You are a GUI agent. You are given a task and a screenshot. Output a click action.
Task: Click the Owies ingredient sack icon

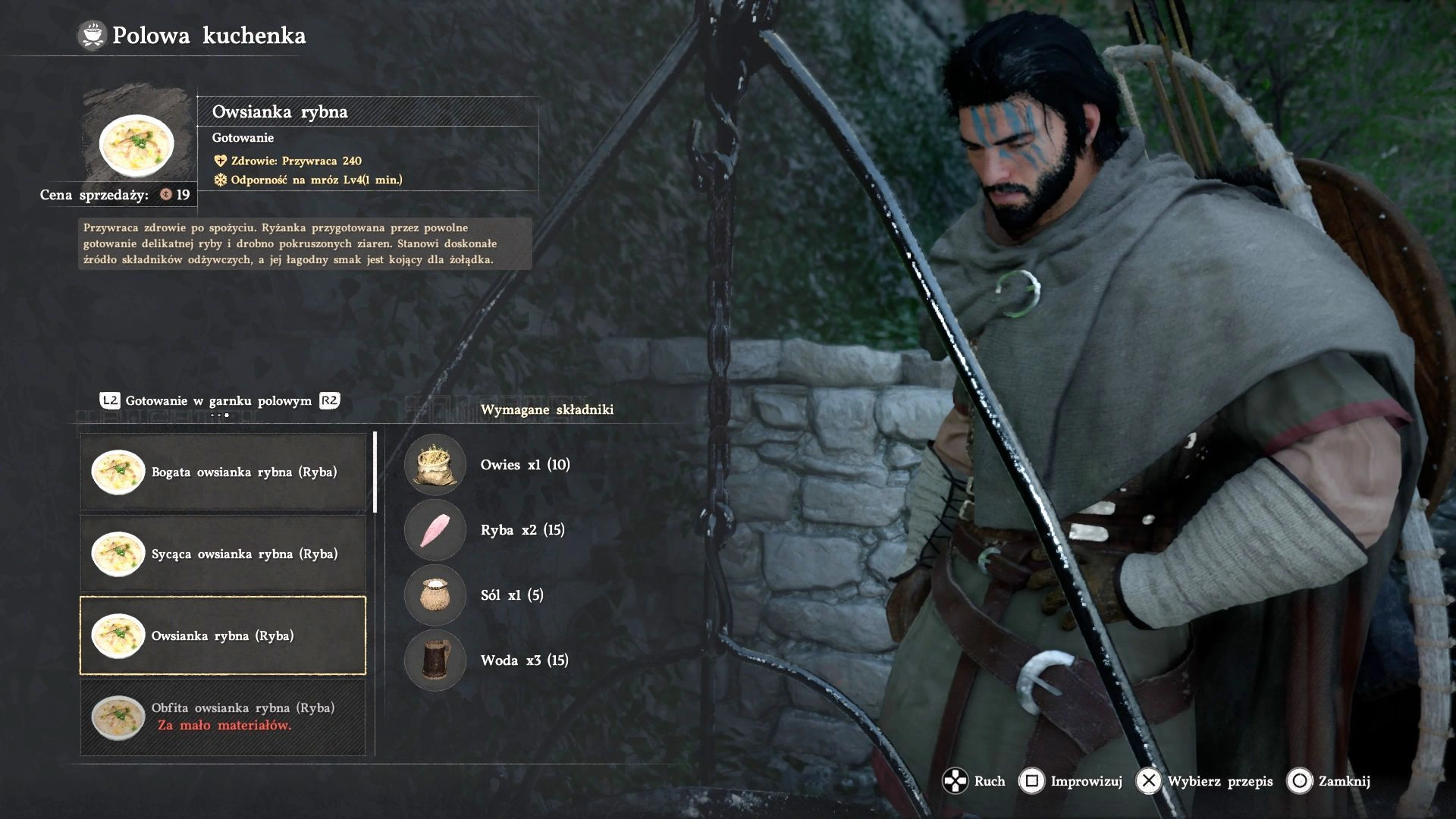[435, 465]
